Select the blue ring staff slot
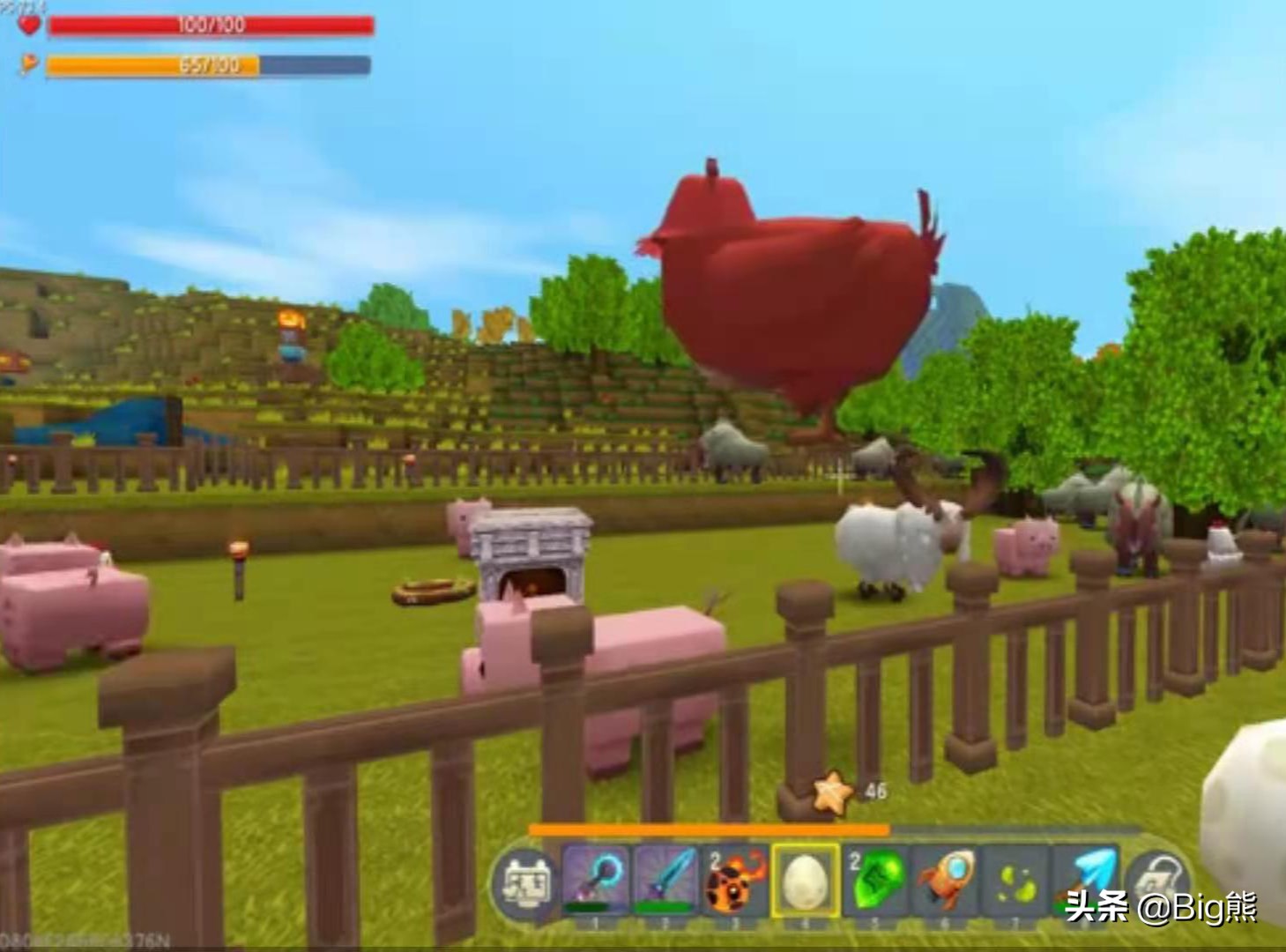This screenshot has width=1286, height=952. (595, 880)
